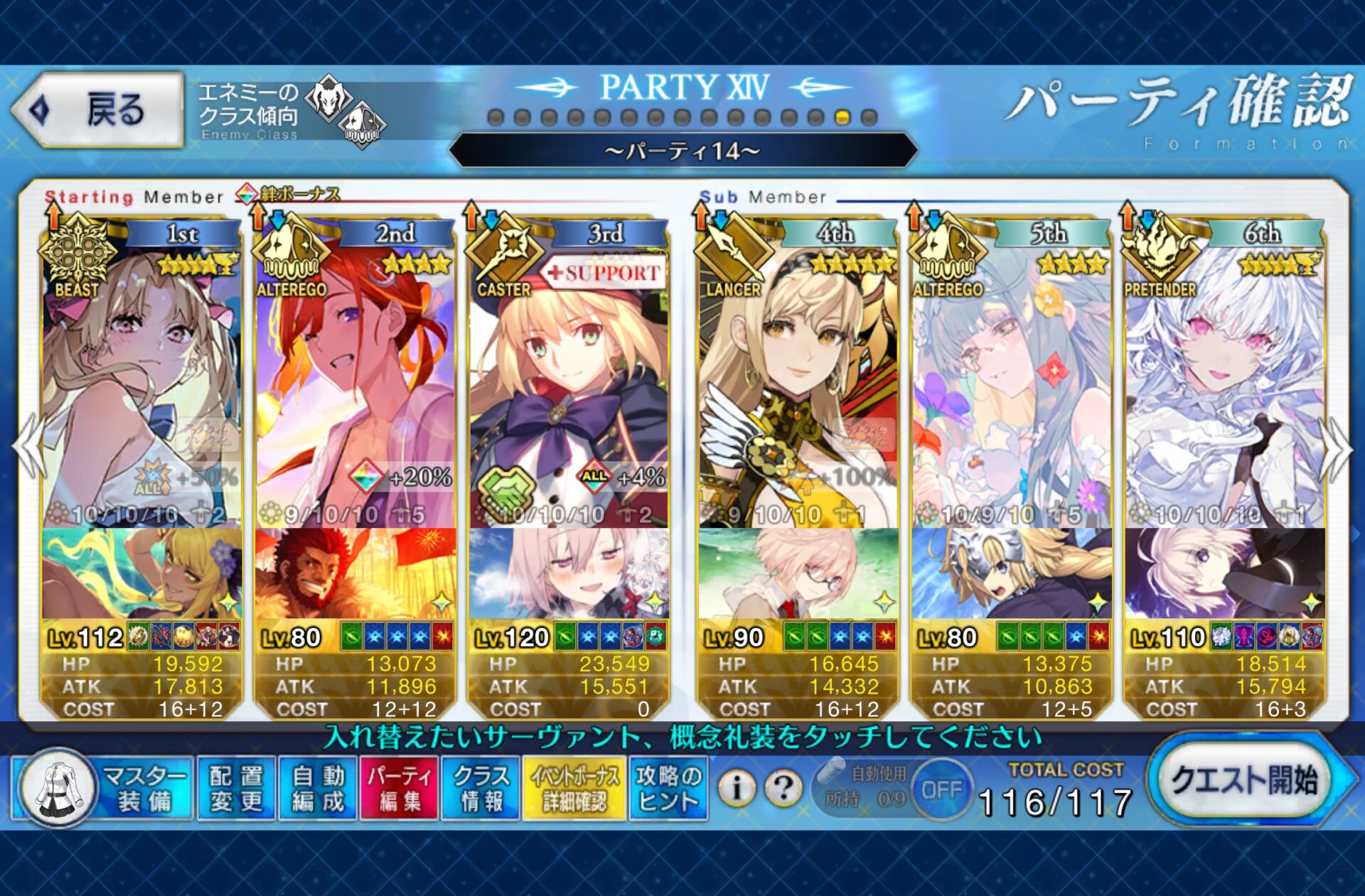
Task: Select the 6th slot Pretender servant card
Action: [1224, 384]
